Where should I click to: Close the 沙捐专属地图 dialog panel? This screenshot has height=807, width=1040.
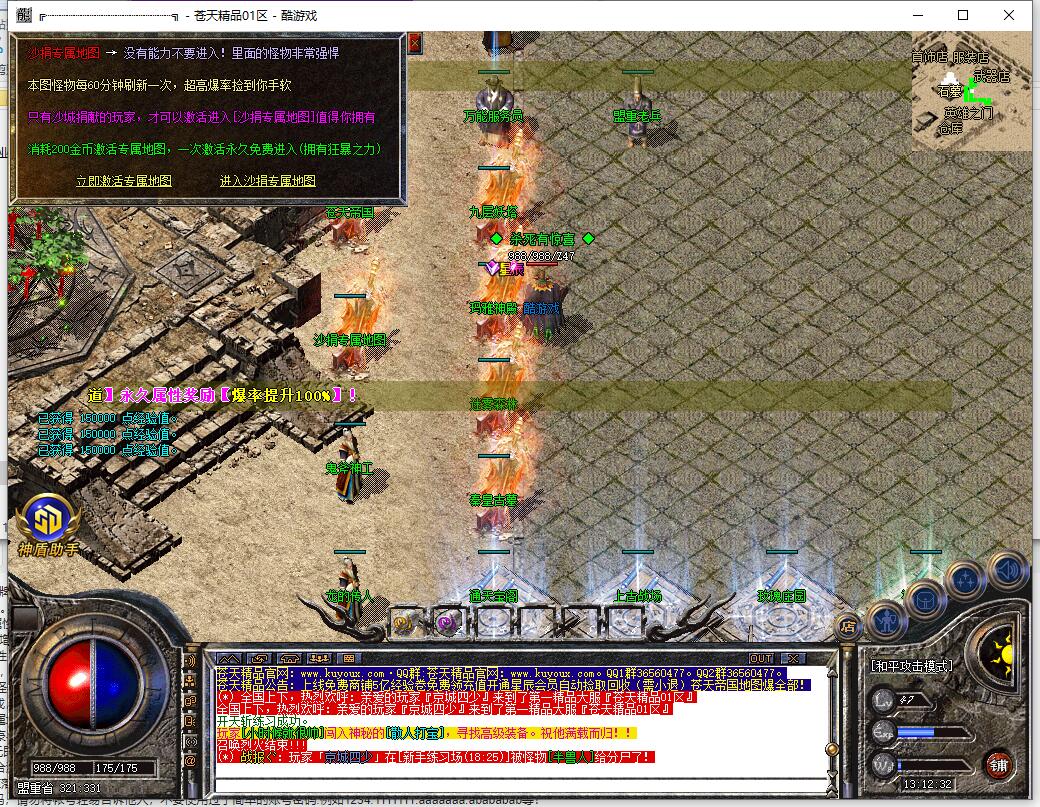415,43
